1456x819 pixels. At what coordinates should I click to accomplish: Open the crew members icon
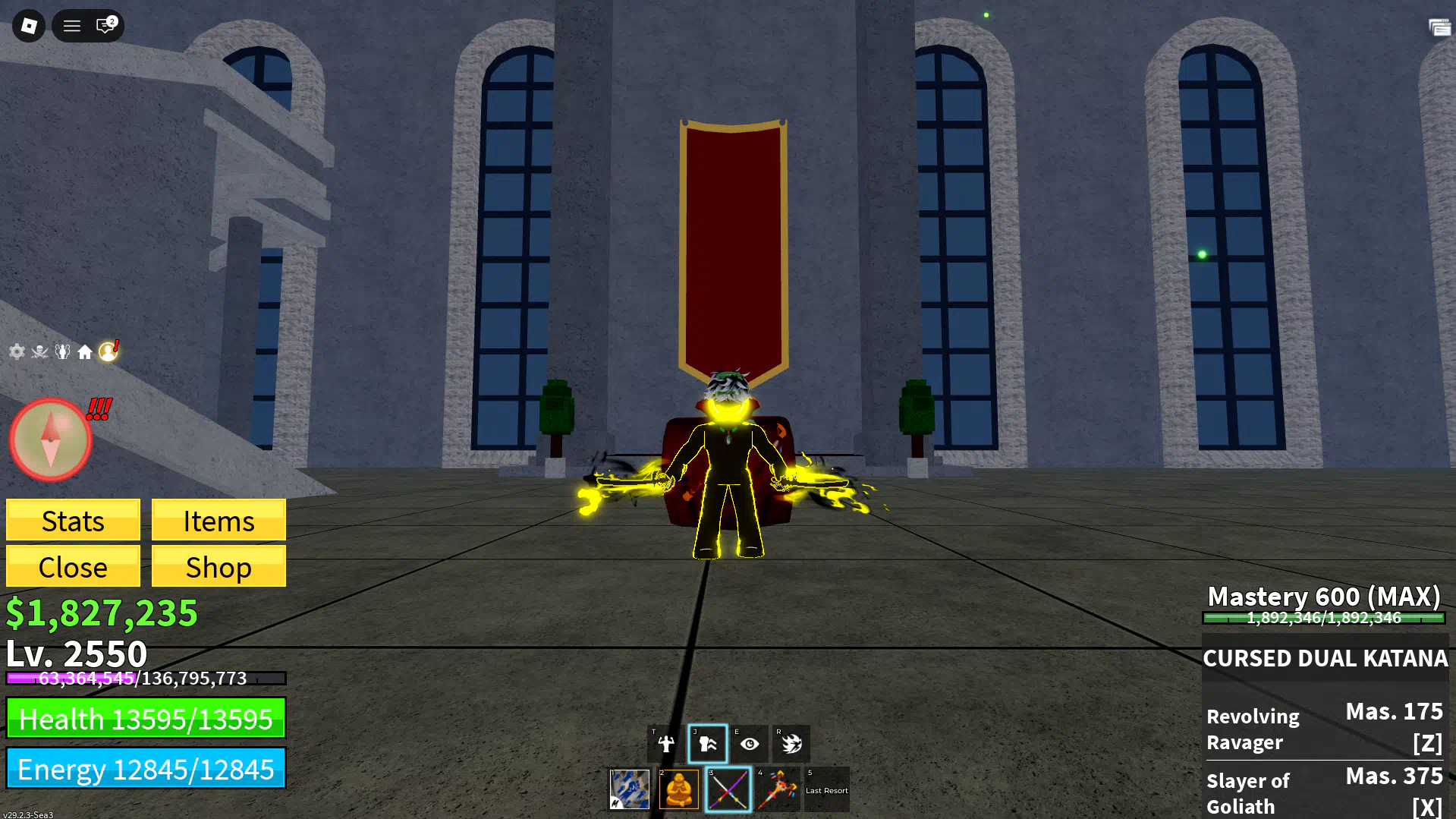62,351
